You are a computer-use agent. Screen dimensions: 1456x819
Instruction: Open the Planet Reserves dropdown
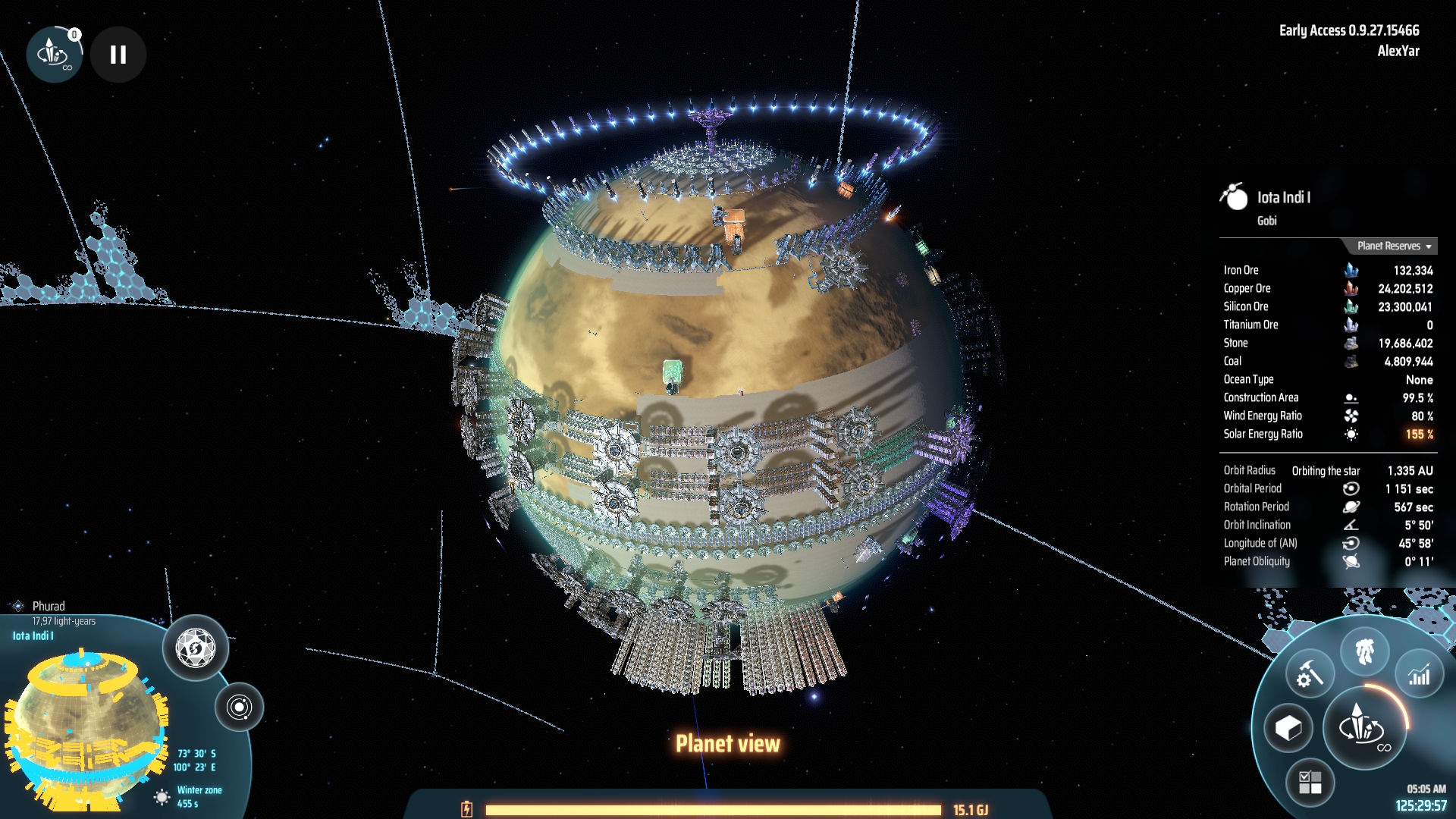click(1394, 246)
